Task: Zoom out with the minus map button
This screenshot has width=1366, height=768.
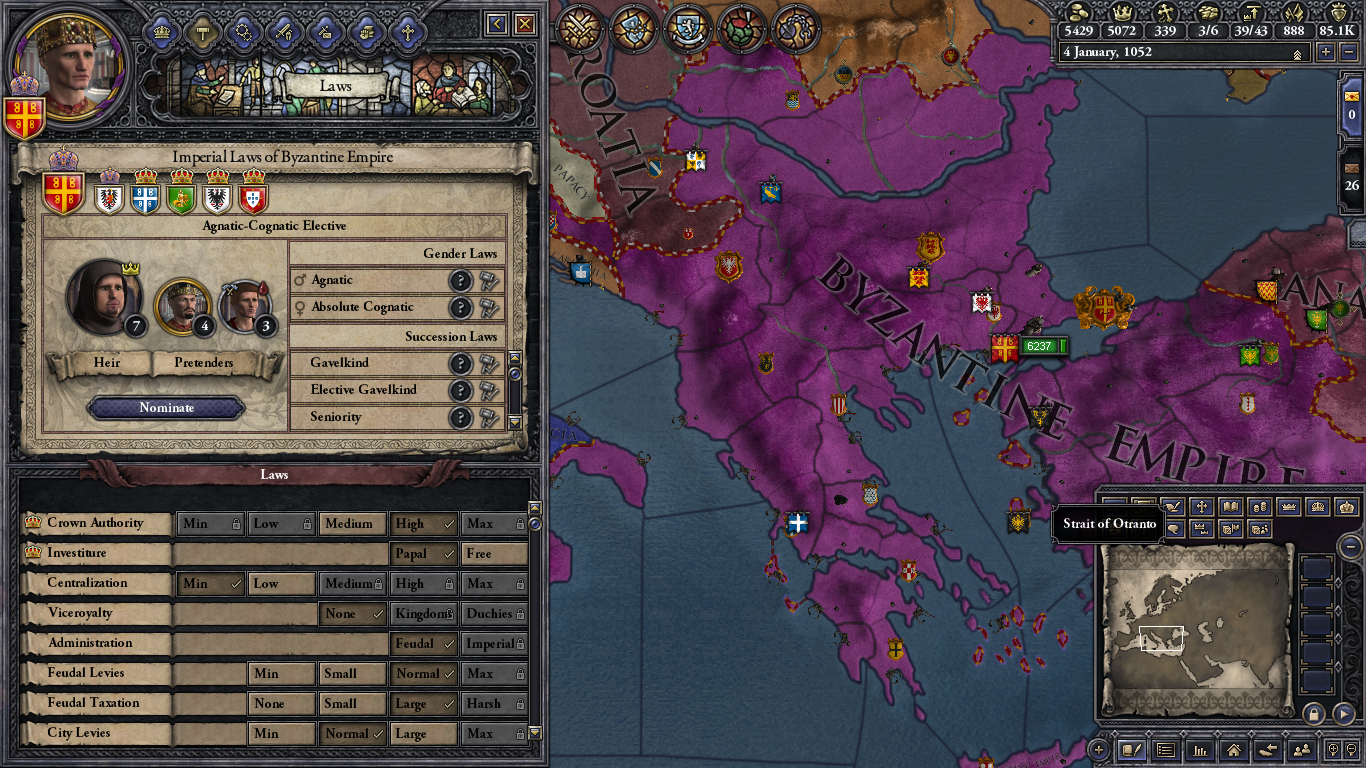Action: pyautogui.click(x=1350, y=547)
